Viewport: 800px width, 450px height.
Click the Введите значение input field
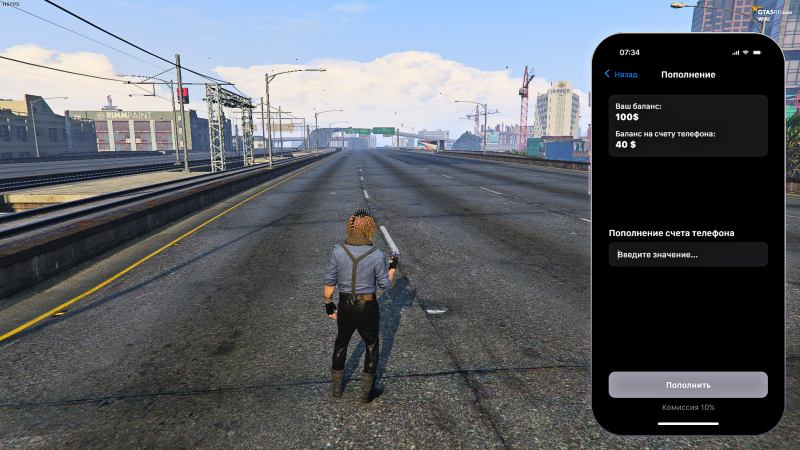688,255
